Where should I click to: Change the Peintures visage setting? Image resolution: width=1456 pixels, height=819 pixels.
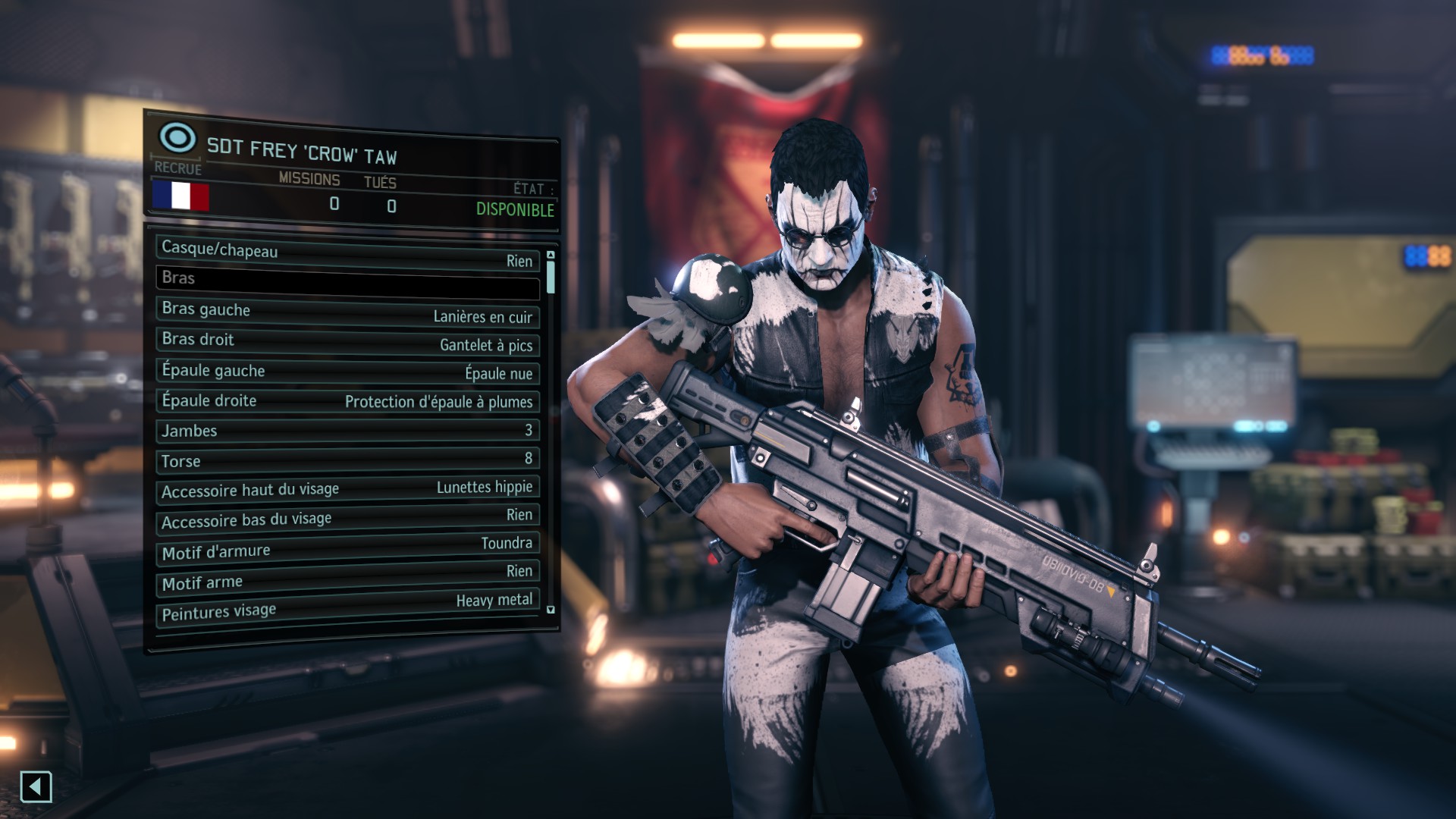click(347, 607)
